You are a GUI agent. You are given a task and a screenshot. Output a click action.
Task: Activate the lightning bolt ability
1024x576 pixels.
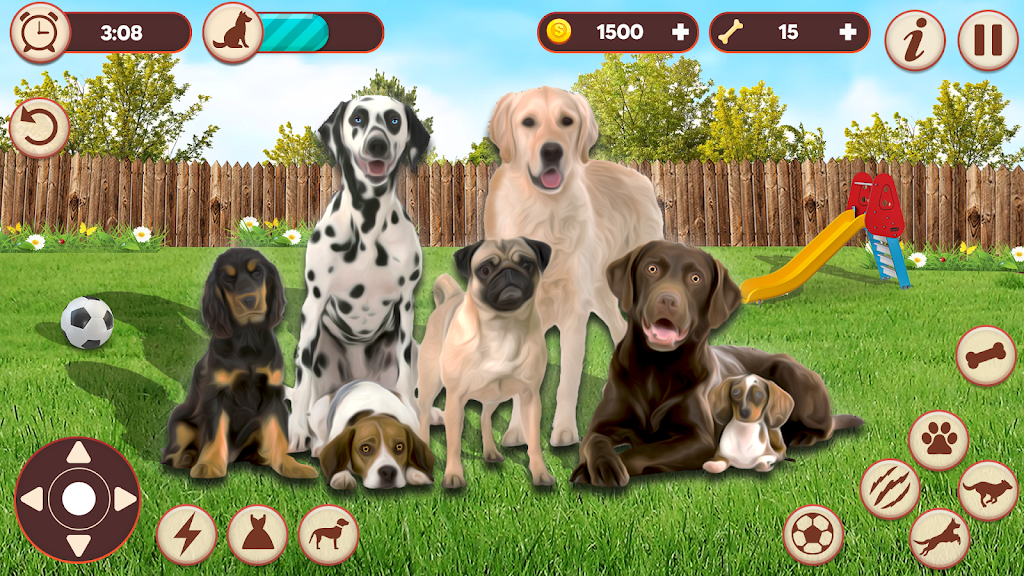(x=186, y=534)
